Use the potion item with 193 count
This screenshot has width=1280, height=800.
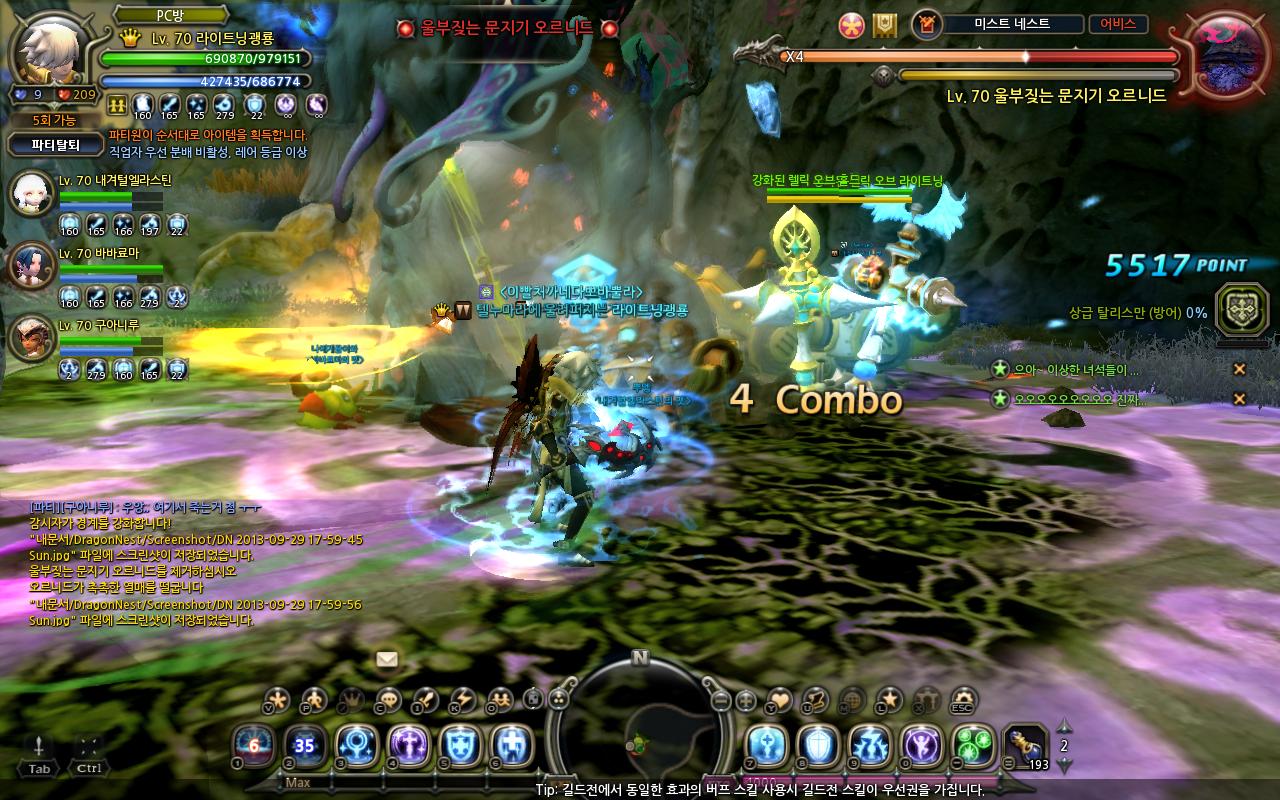click(1025, 746)
